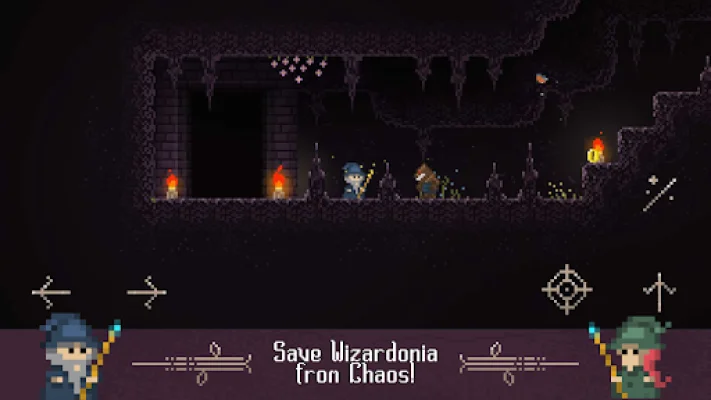Tap the right arrow move button

click(x=147, y=293)
